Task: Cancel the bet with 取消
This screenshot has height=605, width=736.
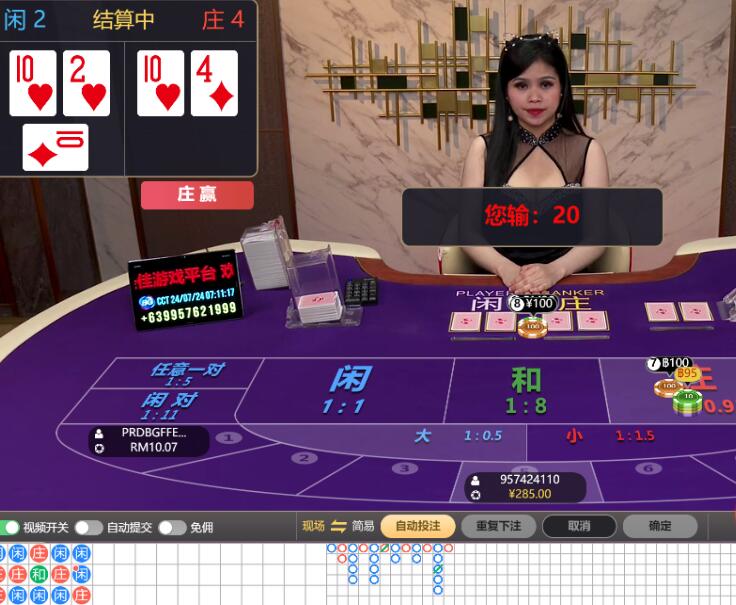Action: 579,526
